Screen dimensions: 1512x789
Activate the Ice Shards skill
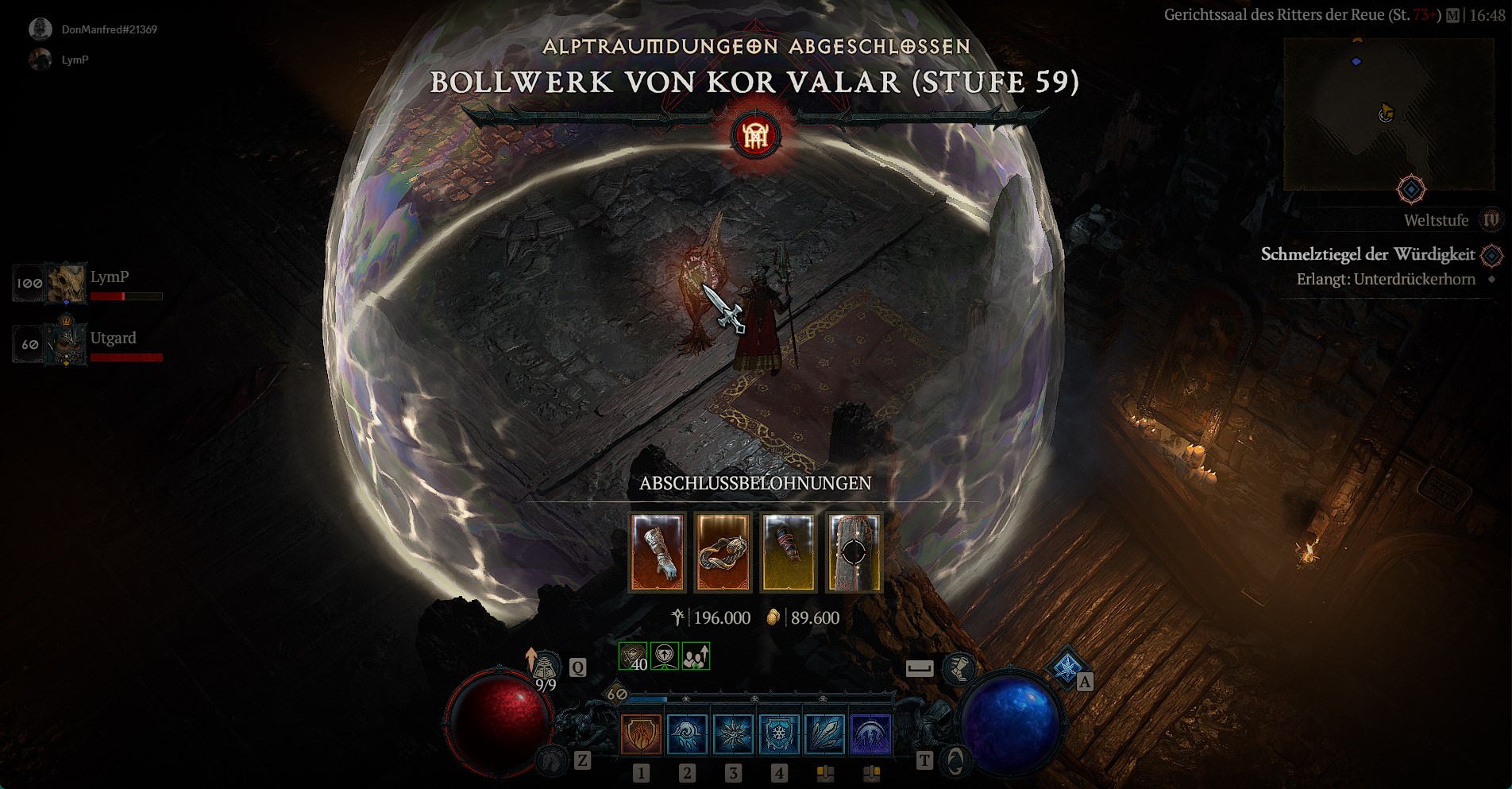825,733
